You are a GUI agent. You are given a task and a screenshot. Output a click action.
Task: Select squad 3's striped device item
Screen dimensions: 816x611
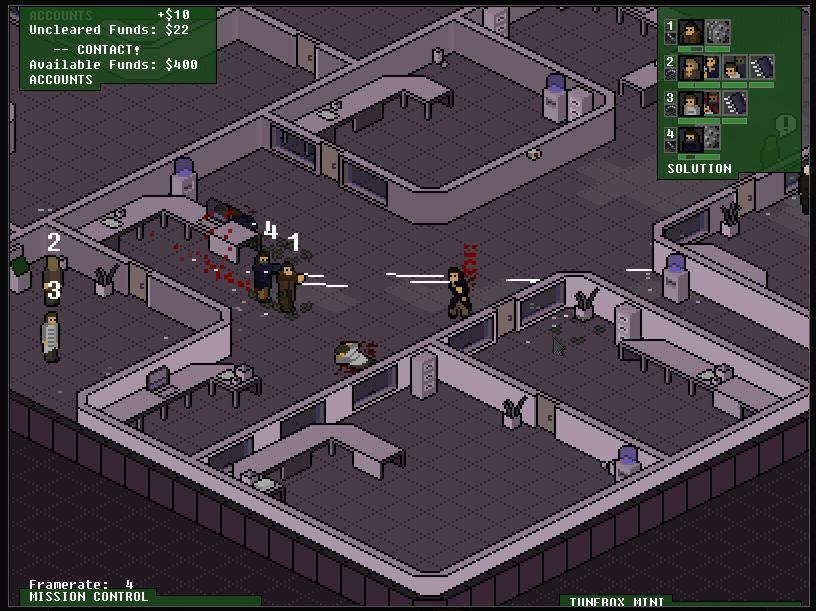click(x=735, y=104)
